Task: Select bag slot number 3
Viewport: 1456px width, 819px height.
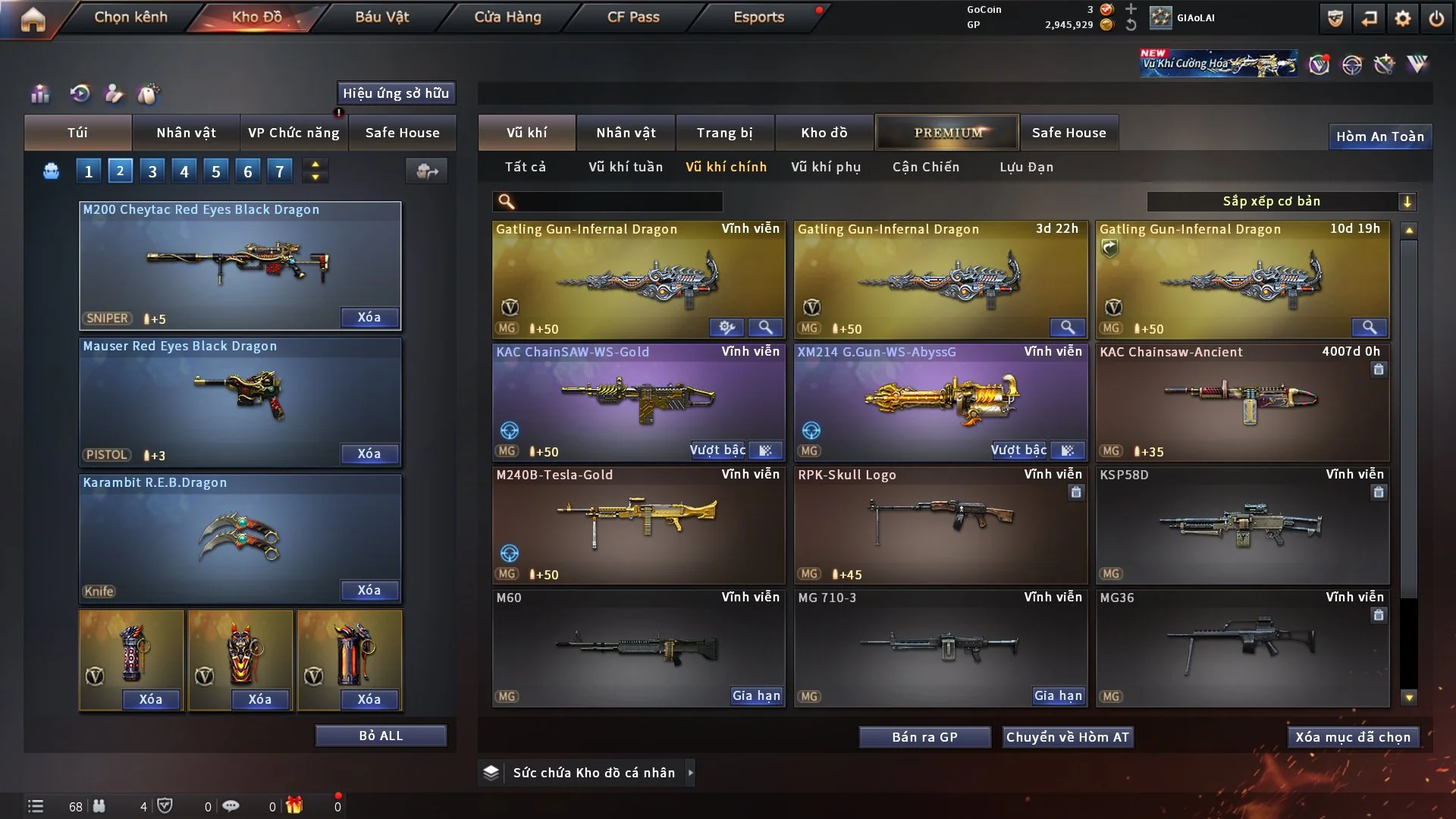Action: (x=152, y=171)
